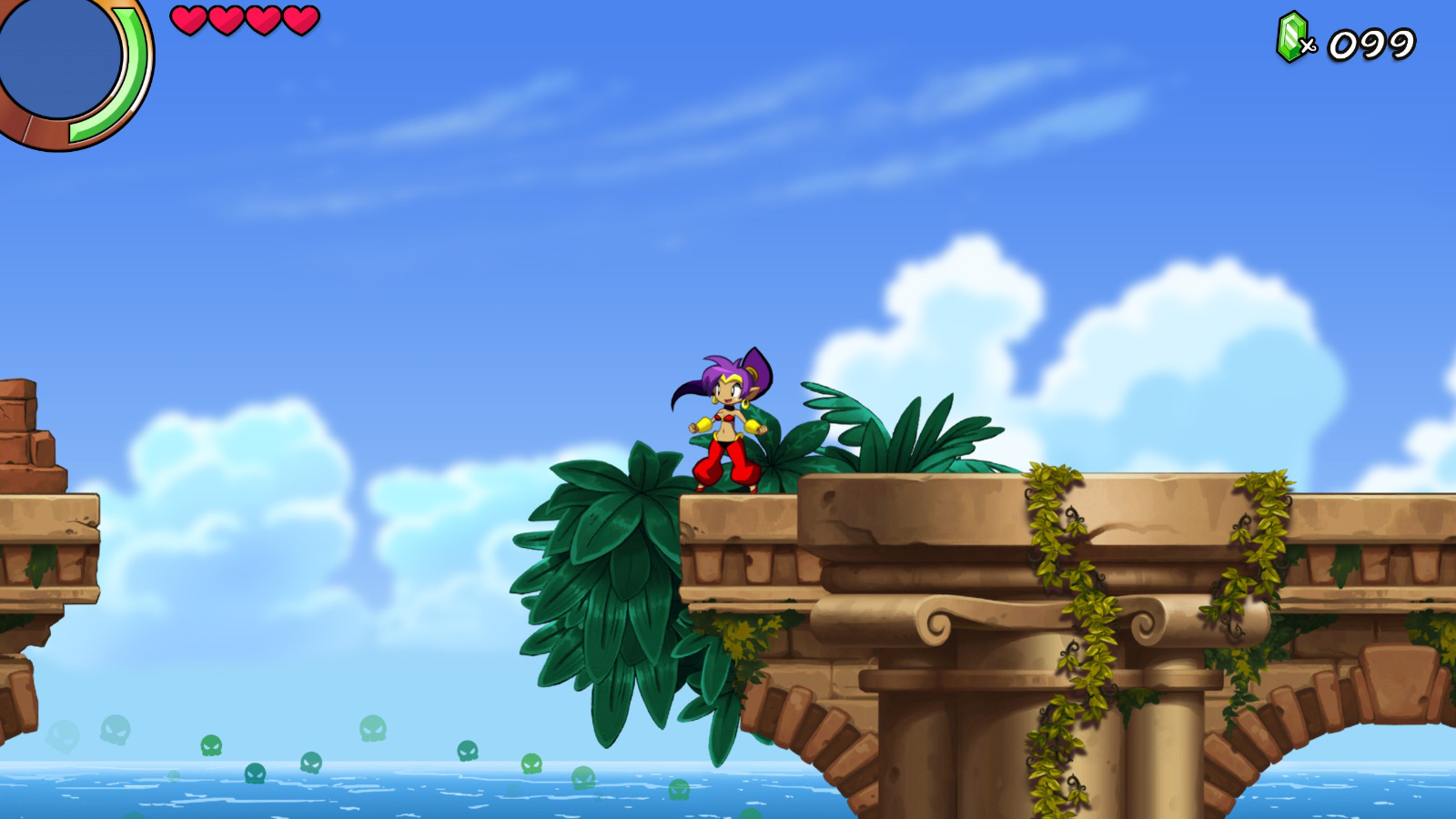This screenshot has height=819, width=1456.
Task: Select the first heart in the health bar
Action: pyautogui.click(x=190, y=22)
